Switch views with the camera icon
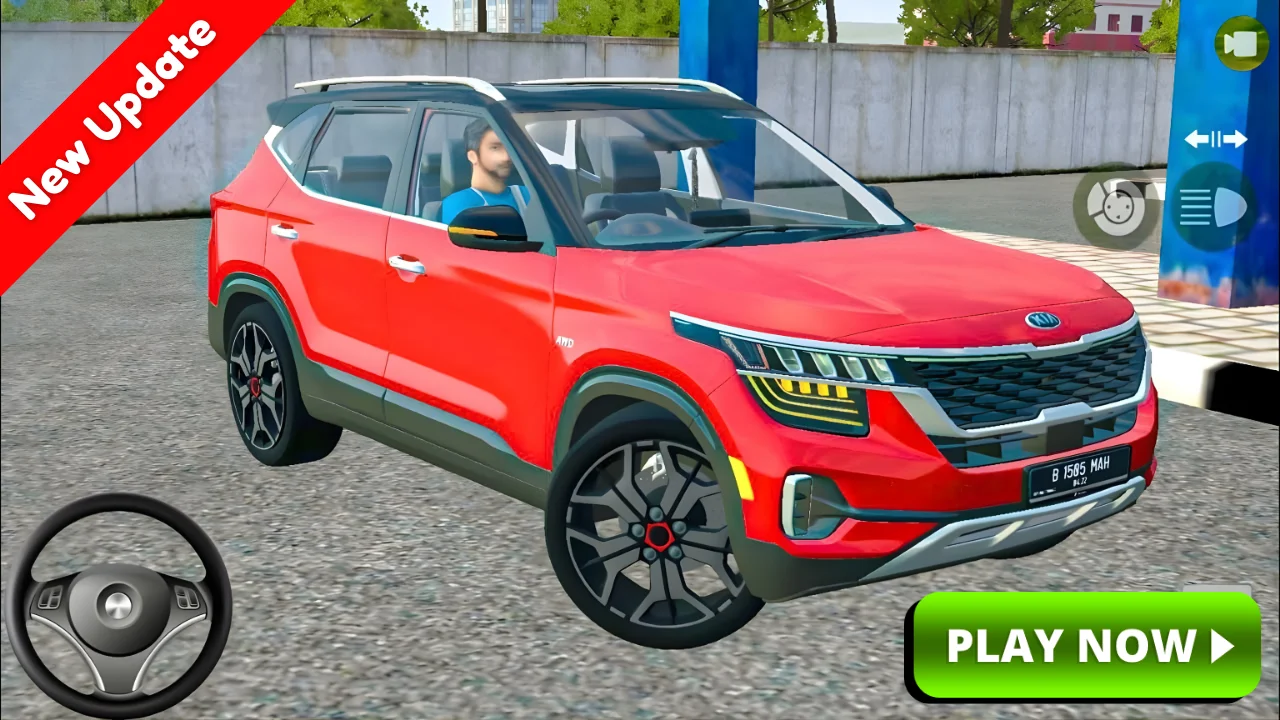 (x=1242, y=44)
